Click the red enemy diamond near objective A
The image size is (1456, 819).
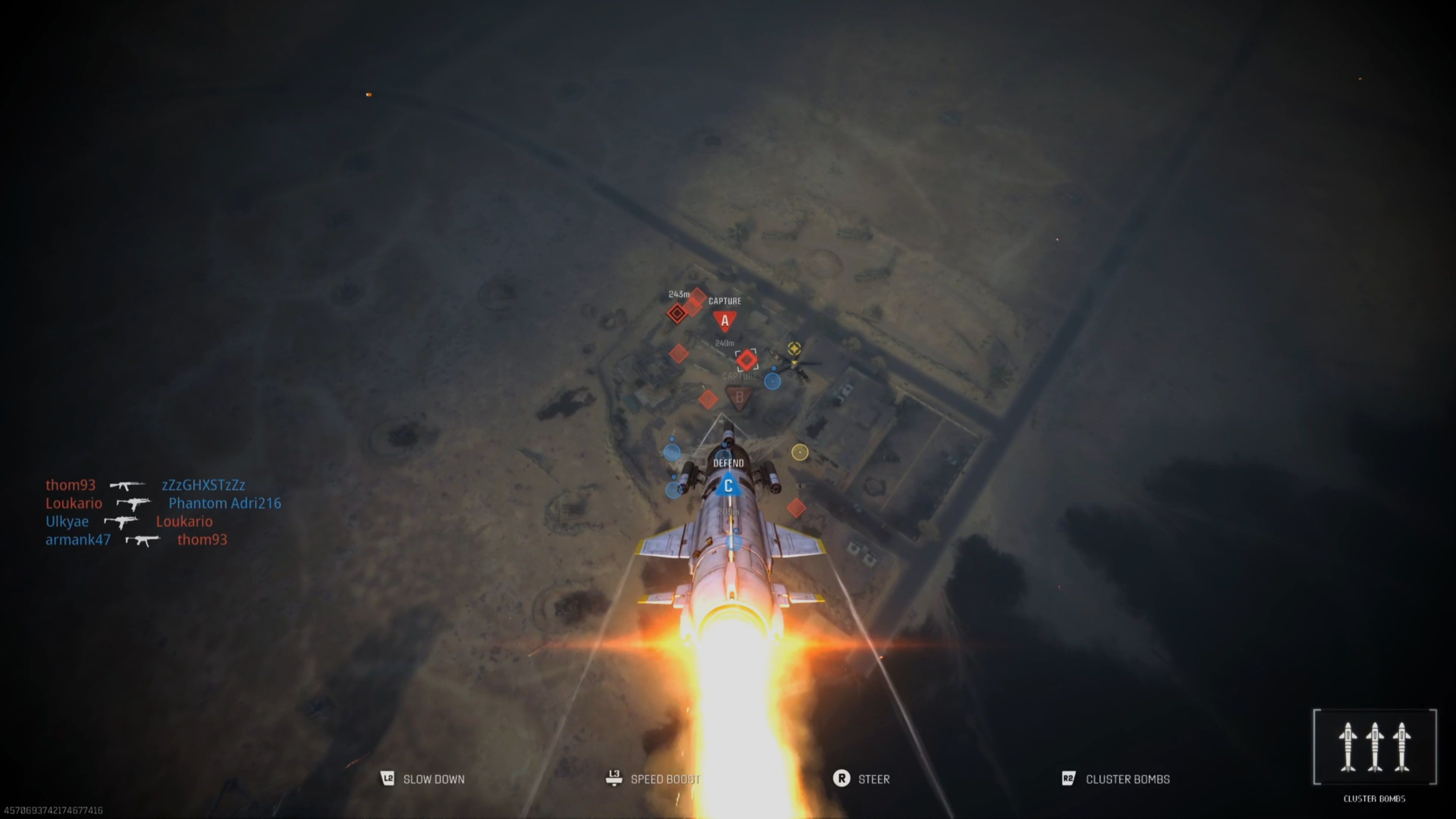tap(677, 312)
